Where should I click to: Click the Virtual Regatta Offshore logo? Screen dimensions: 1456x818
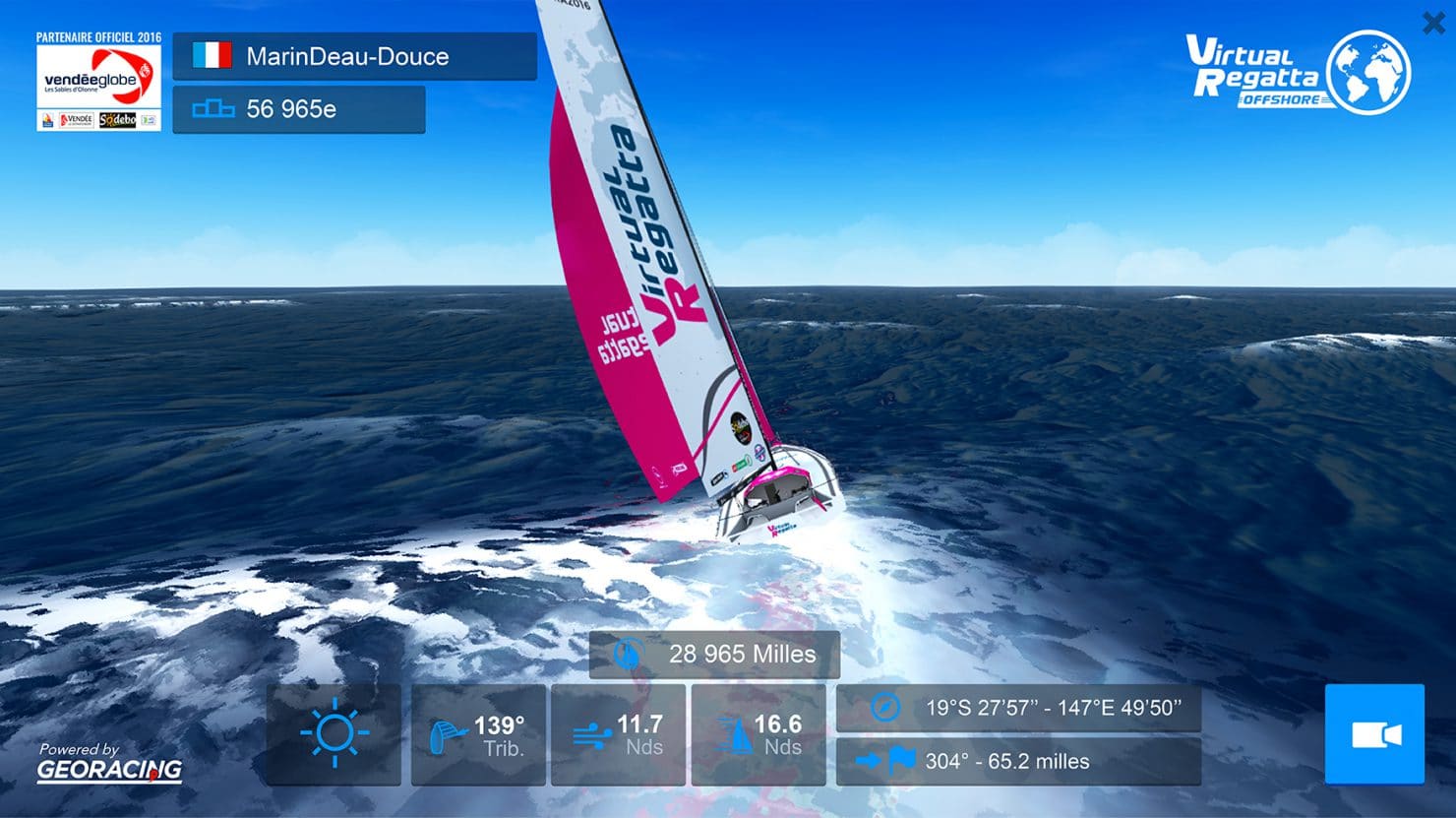pyautogui.click(x=1298, y=72)
